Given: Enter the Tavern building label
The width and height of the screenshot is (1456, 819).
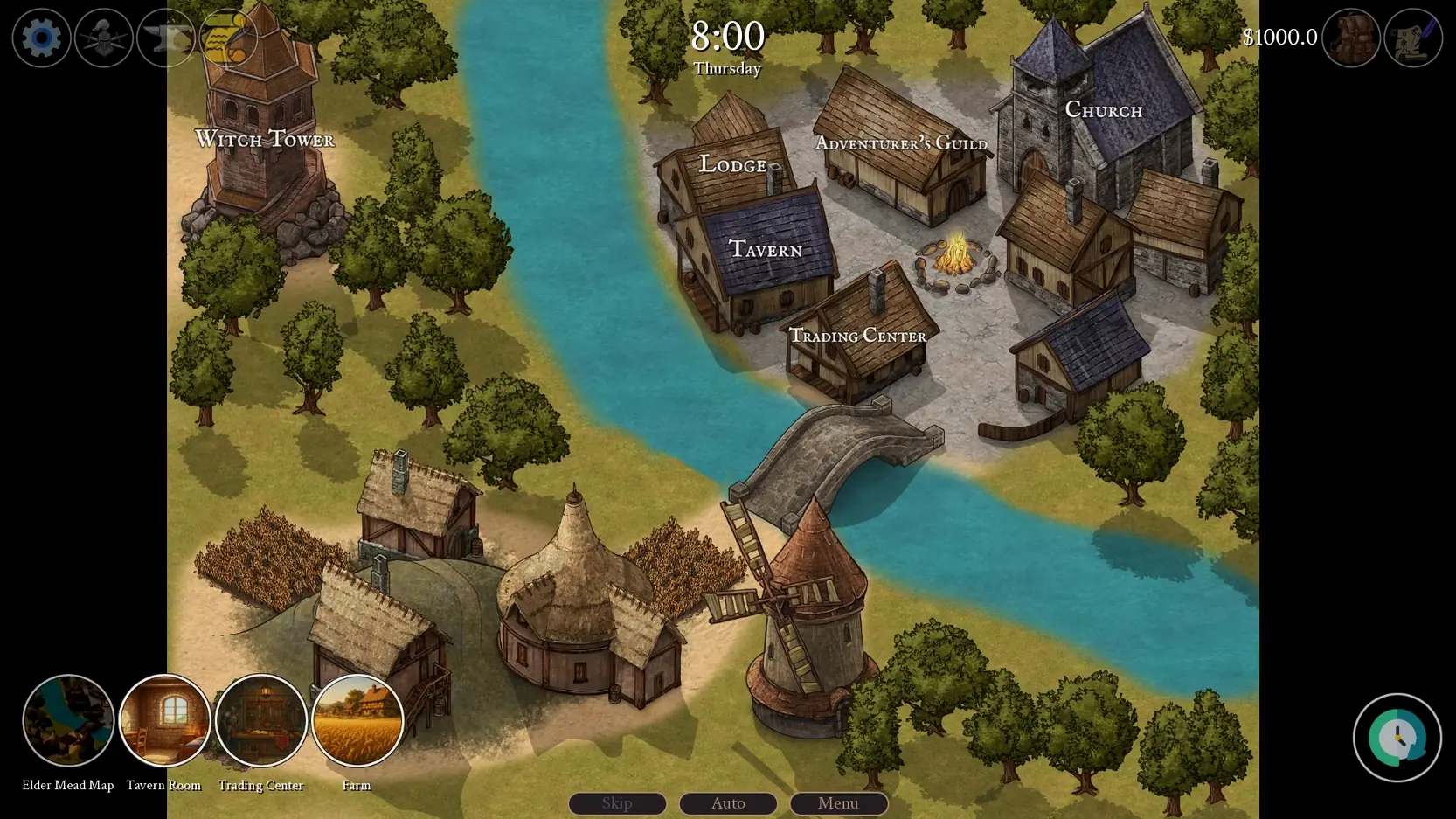Looking at the screenshot, I should coord(765,249).
